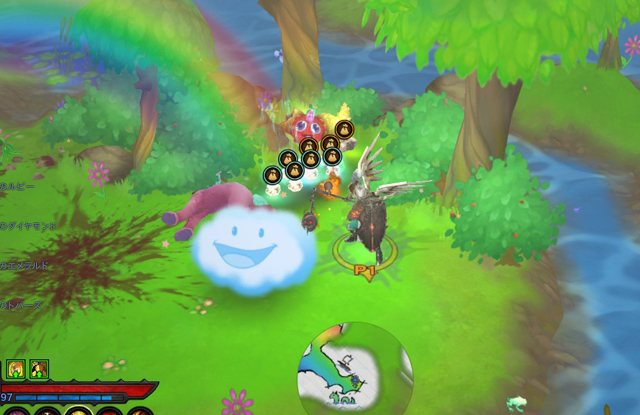Image resolution: width=640 pixels, height=415 pixels.
Task: Pick up the ダイヤモンド loot label
Action: point(23,226)
